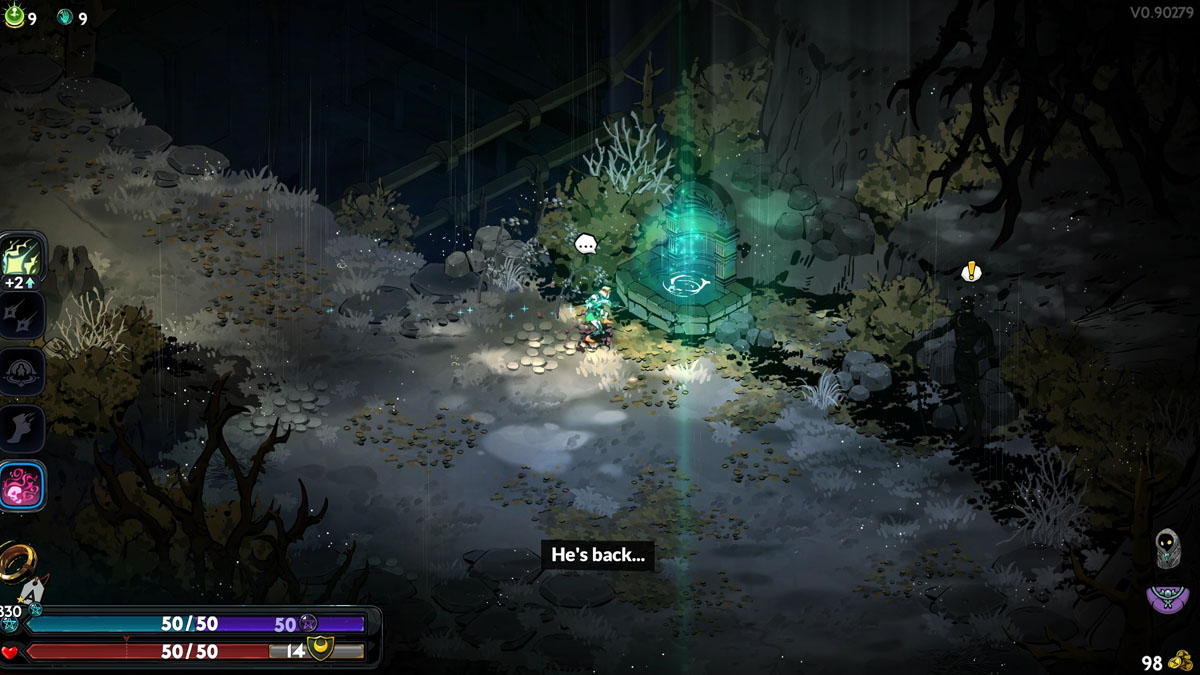1200x675 pixels.
Task: Click the gold coins icon
Action: click(1181, 661)
